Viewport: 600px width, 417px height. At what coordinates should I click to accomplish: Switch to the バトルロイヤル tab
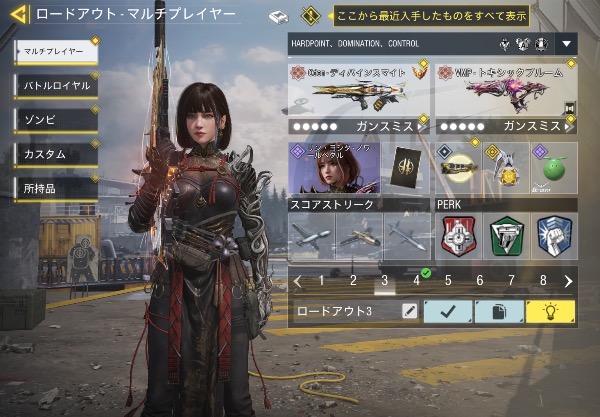pyautogui.click(x=56, y=85)
